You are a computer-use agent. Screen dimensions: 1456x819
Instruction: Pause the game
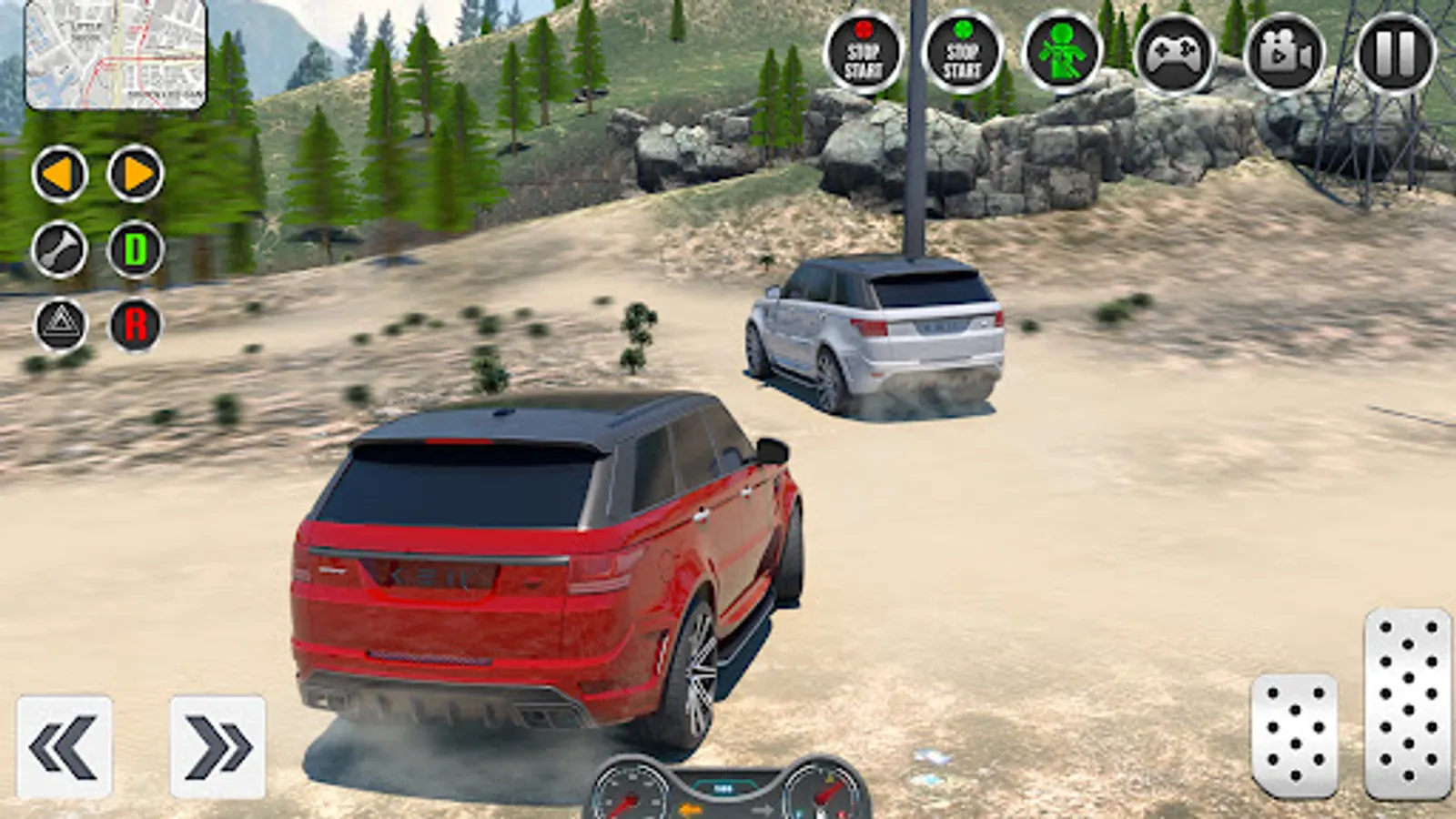coord(1395,53)
